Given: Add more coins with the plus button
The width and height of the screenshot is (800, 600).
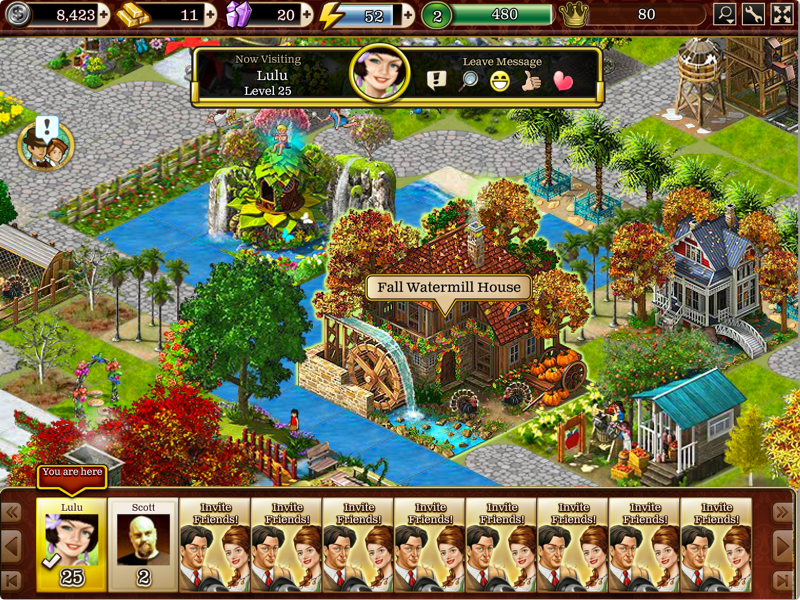Looking at the screenshot, I should click(x=106, y=15).
